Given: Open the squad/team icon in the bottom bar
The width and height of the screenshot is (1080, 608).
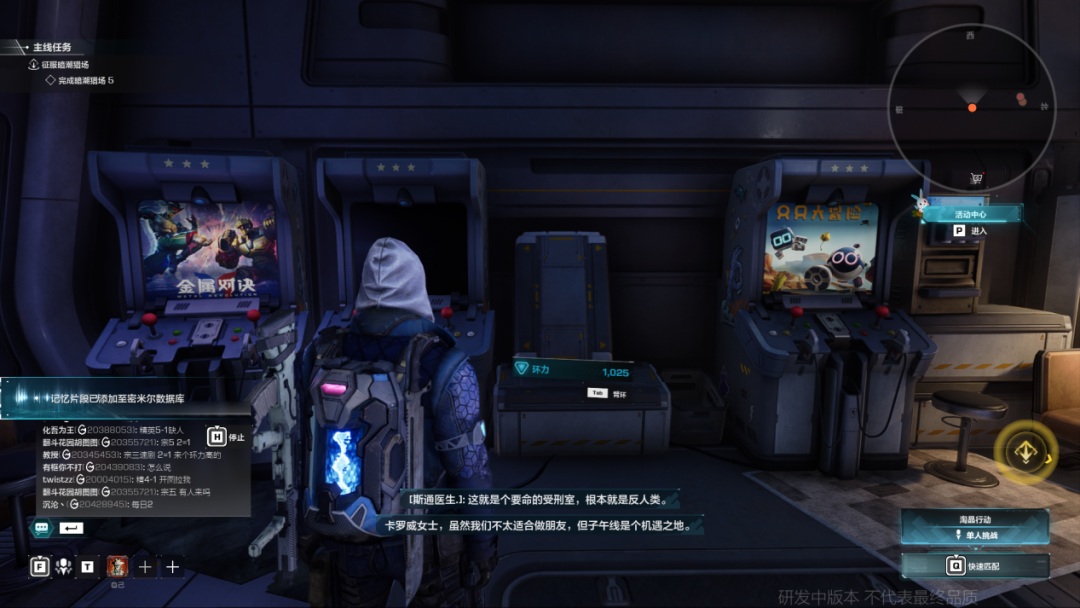Looking at the screenshot, I should click(64, 567).
